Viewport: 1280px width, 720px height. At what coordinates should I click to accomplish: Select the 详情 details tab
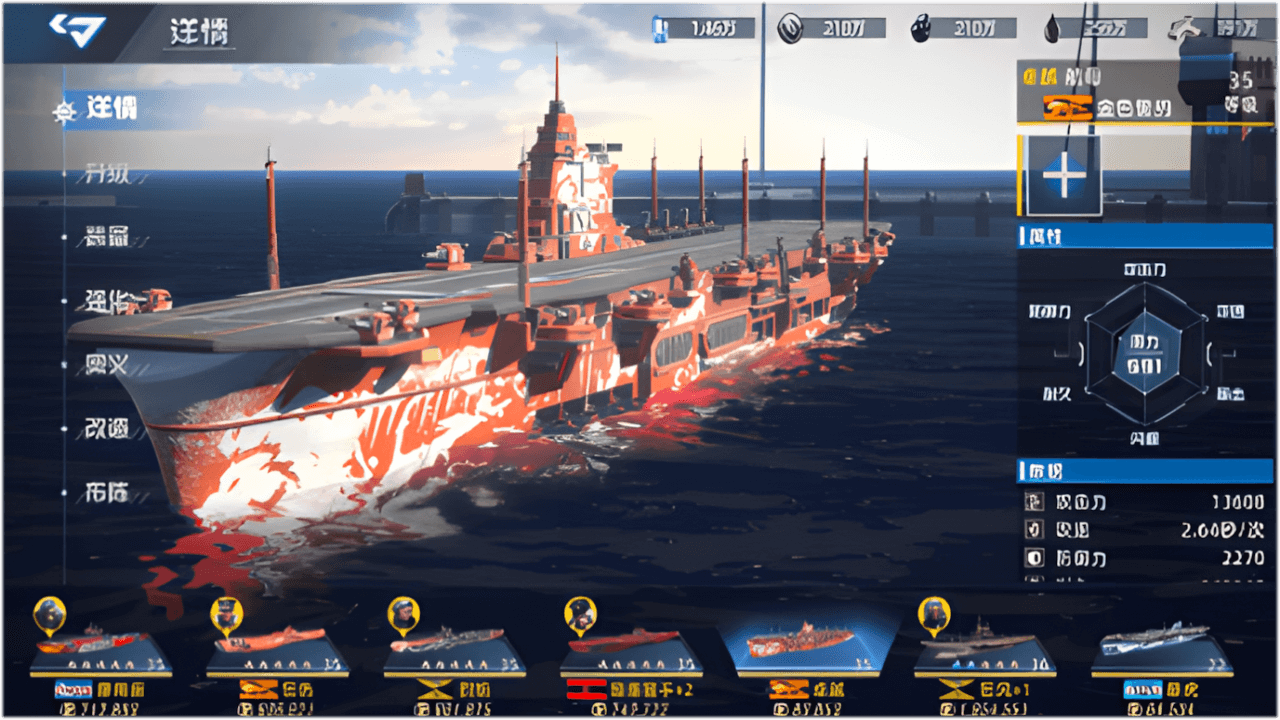tap(110, 108)
